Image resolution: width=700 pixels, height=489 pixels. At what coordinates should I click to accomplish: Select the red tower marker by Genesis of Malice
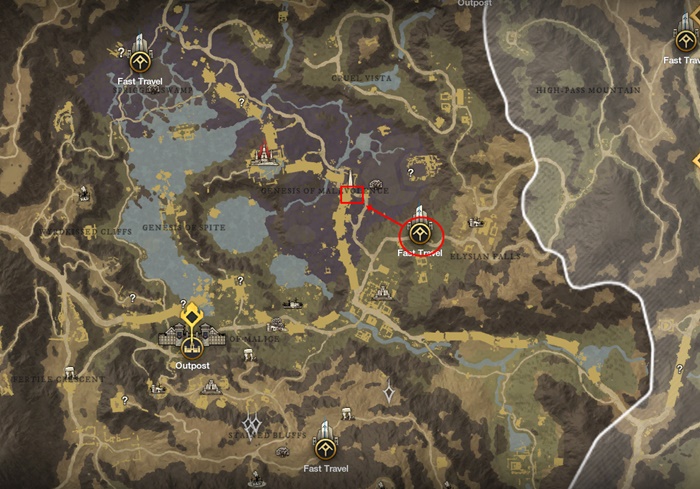click(x=264, y=153)
